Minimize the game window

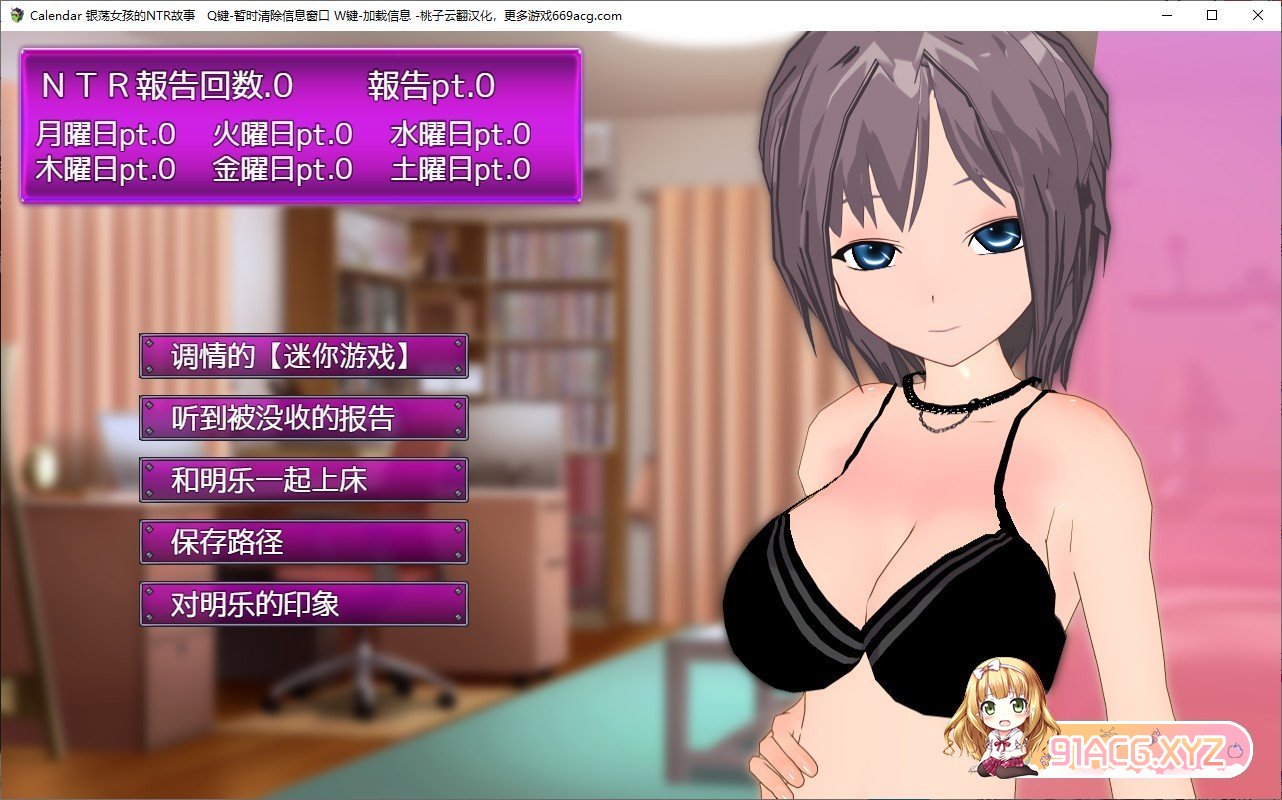(1166, 15)
